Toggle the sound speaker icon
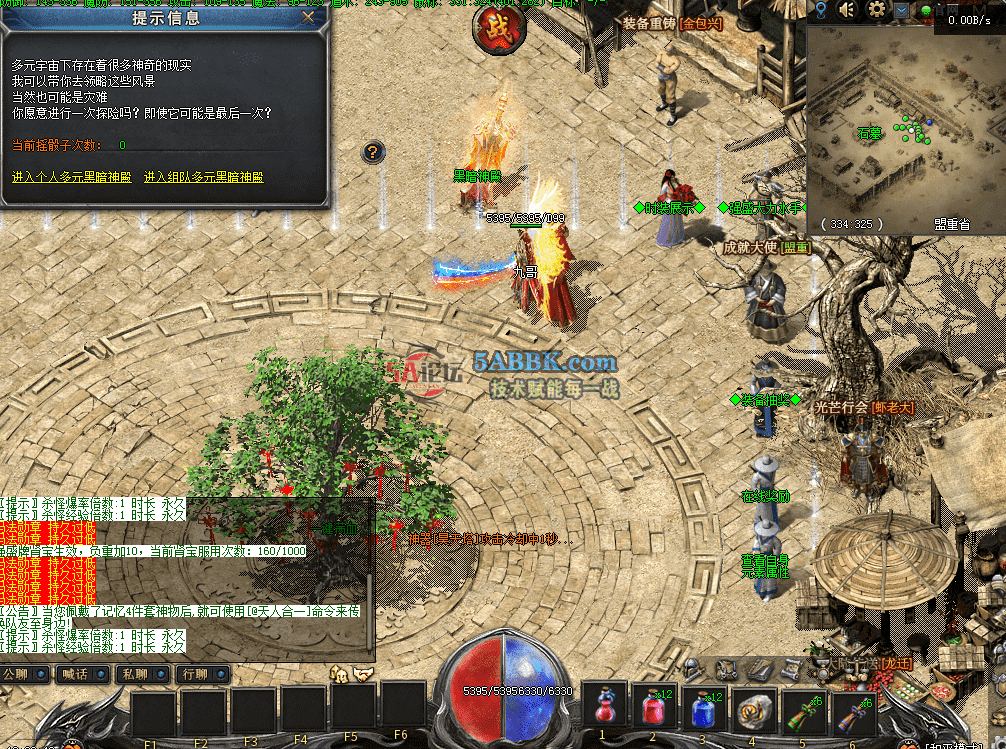1006x749 pixels. click(848, 10)
